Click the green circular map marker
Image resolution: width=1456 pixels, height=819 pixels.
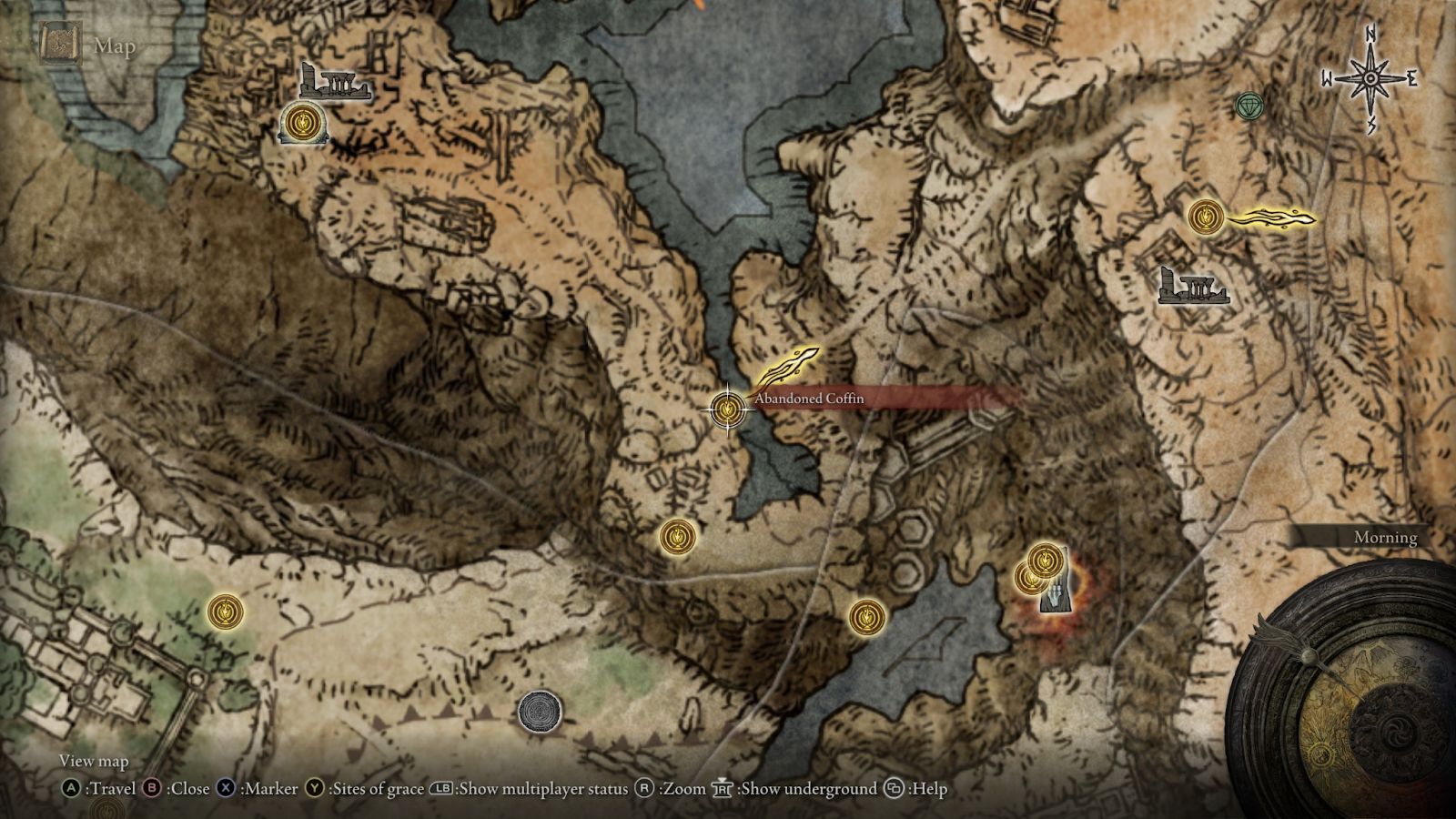pos(1249,106)
